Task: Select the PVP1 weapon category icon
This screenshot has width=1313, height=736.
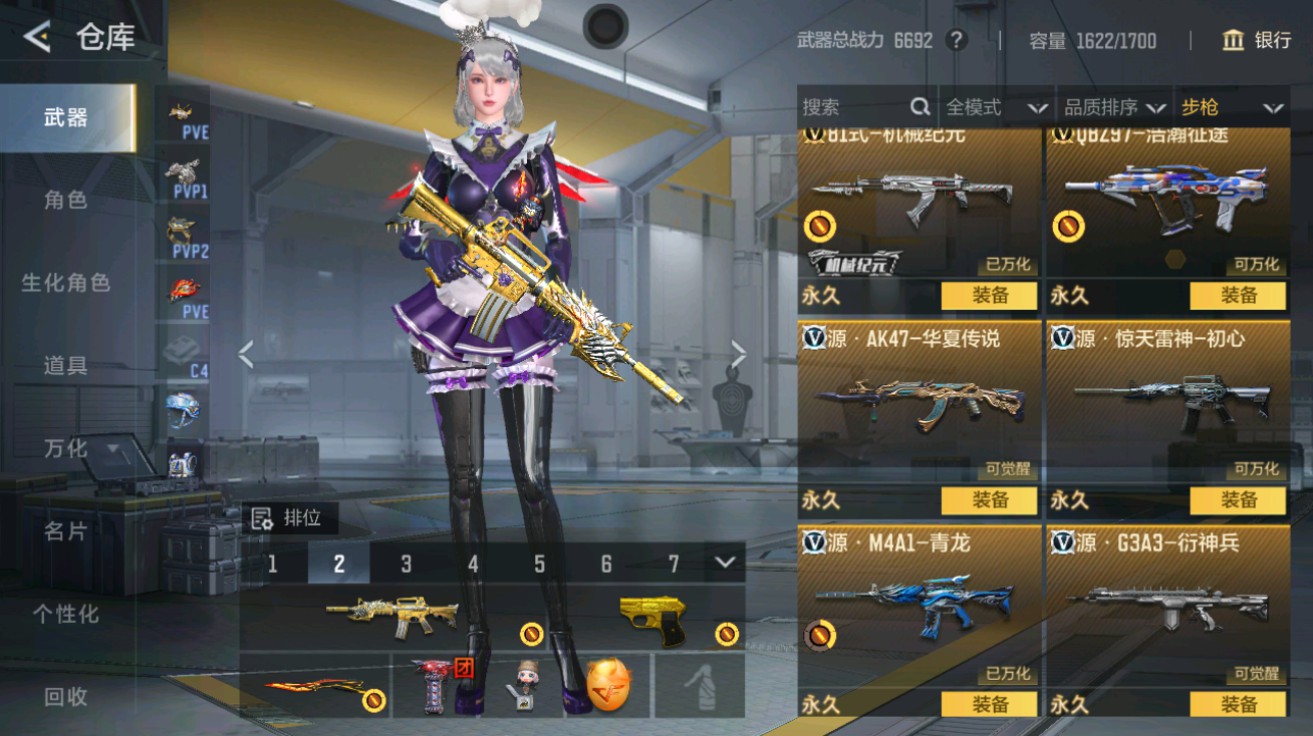Action: click(182, 178)
